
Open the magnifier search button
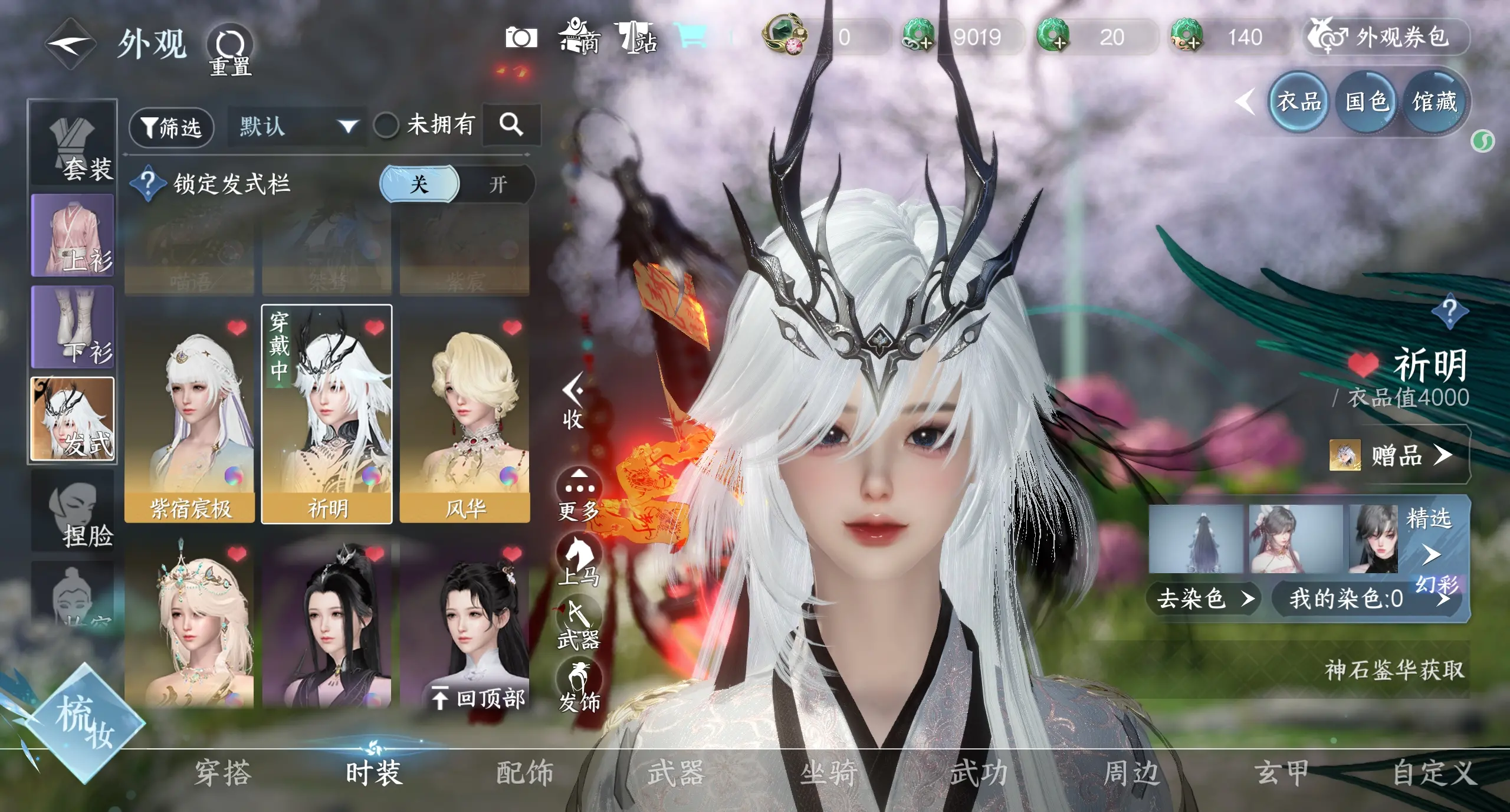point(511,124)
